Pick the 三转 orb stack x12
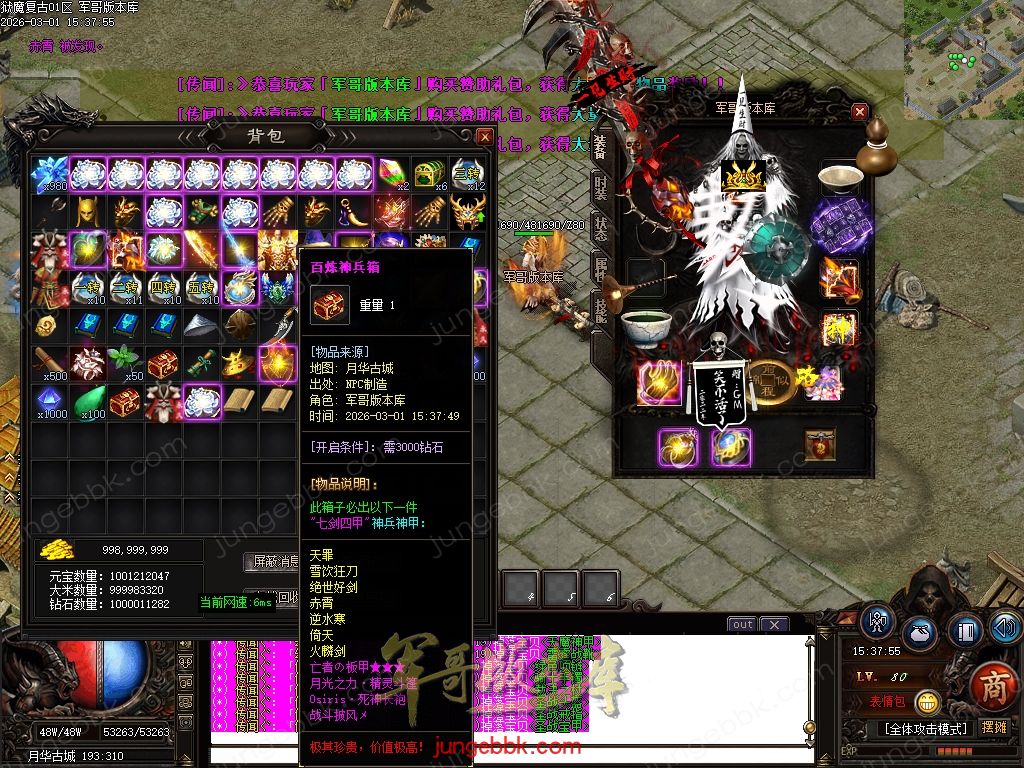This screenshot has width=1024, height=768. (x=468, y=174)
